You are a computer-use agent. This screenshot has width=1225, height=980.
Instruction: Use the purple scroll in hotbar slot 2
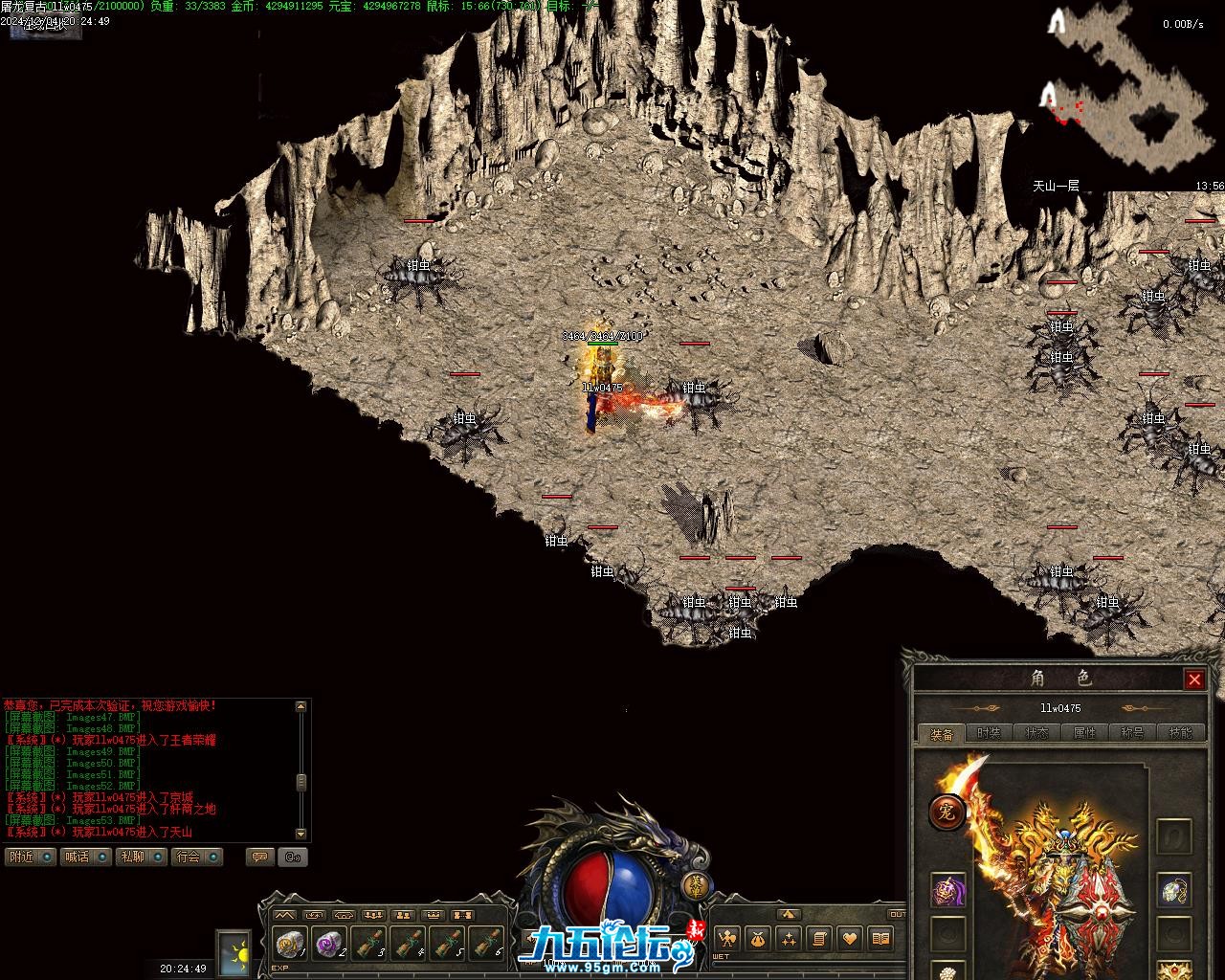coord(330,944)
